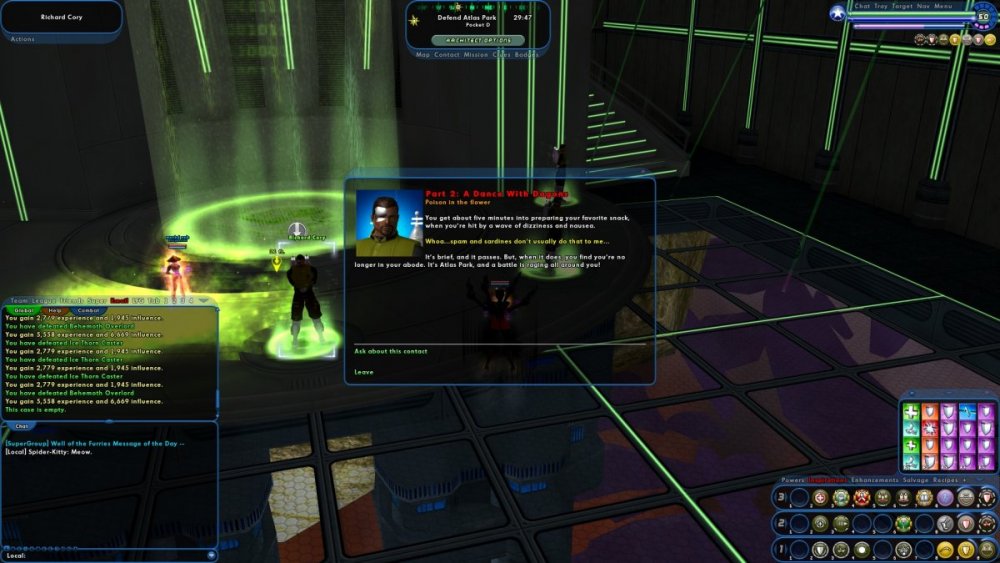Click the Actions label under Richard Cory
This screenshot has width=1000, height=563.
pyautogui.click(x=22, y=39)
